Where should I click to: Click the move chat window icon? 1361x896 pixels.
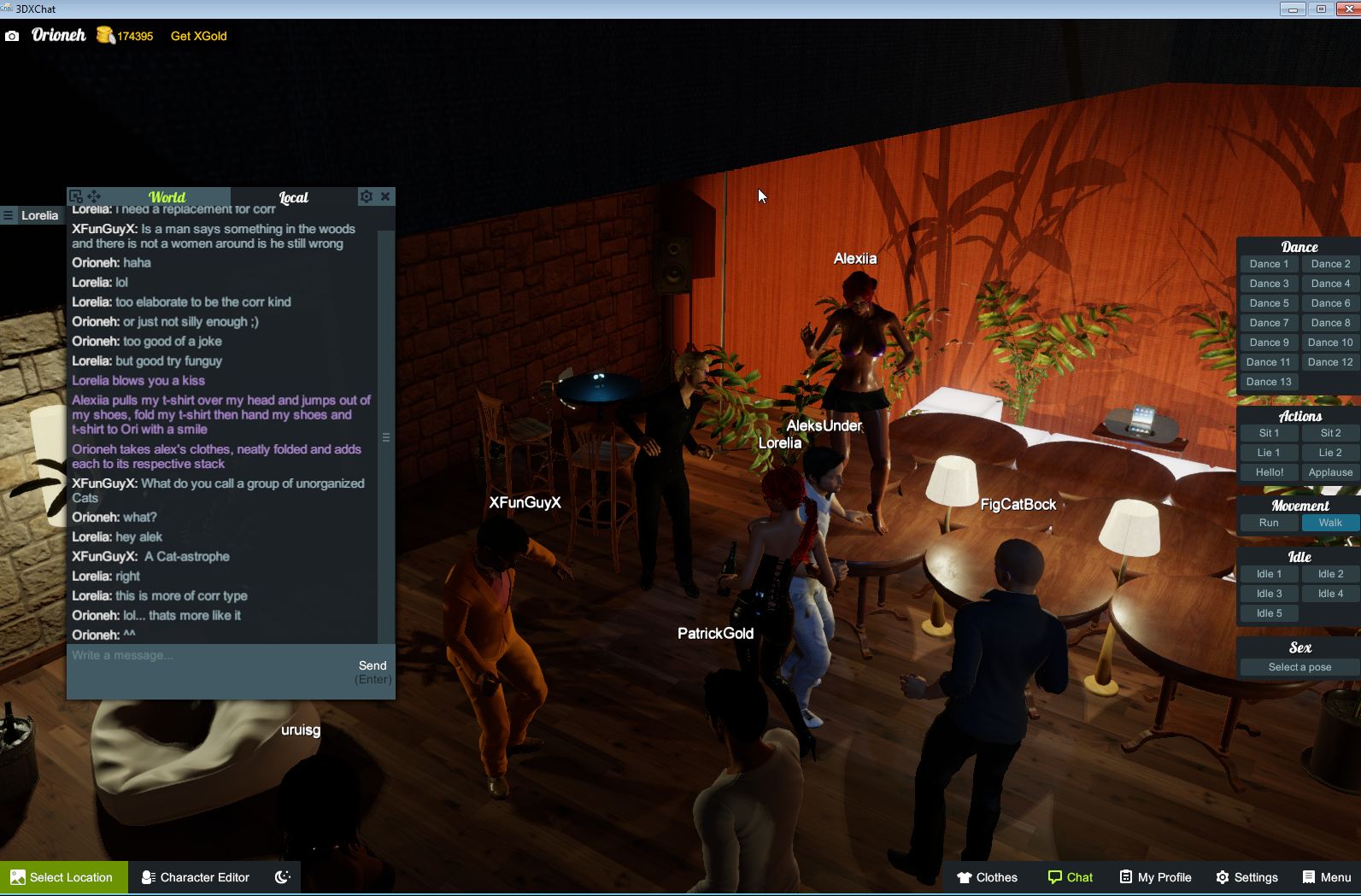pos(92,196)
